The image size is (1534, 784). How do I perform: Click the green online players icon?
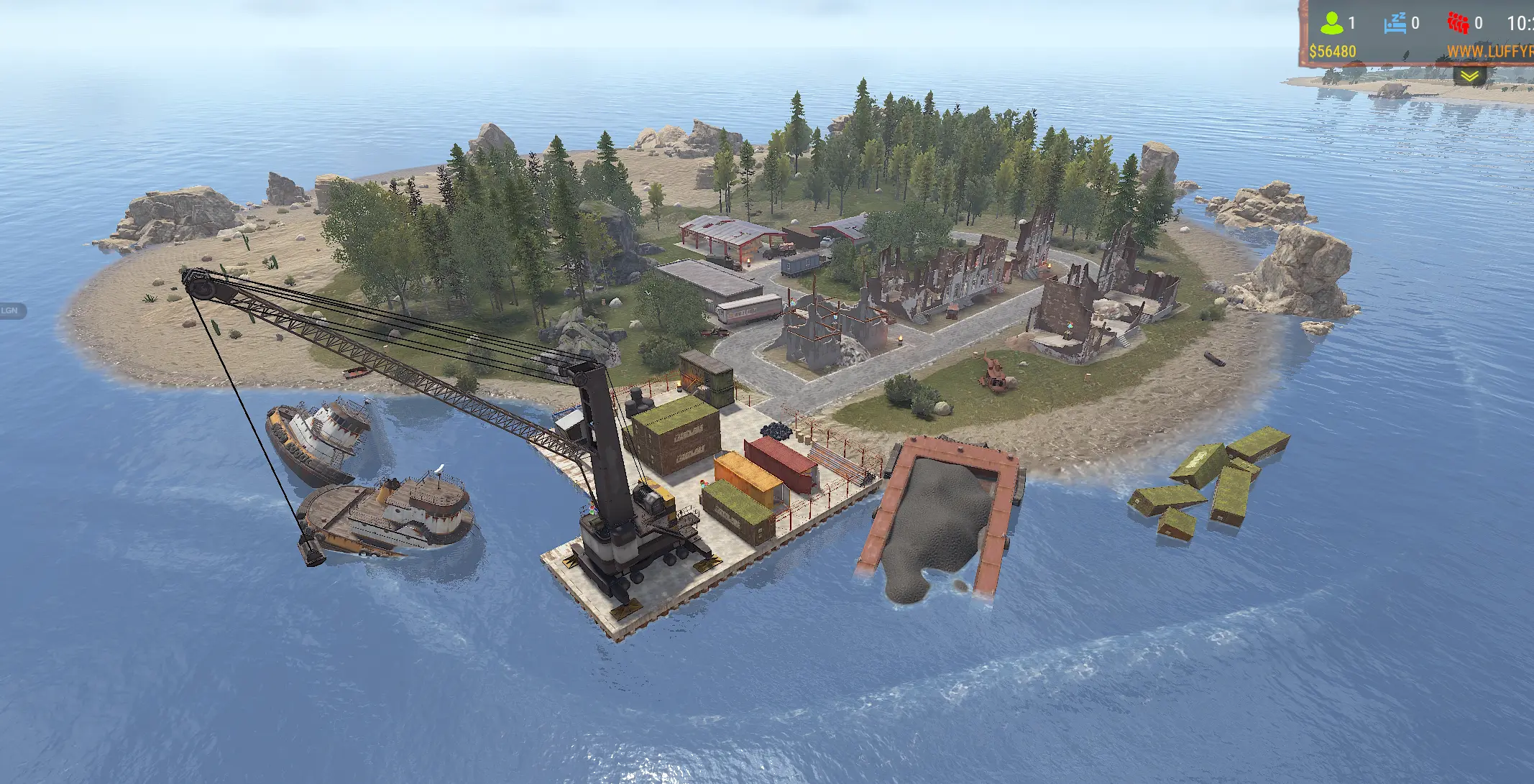pos(1331,24)
